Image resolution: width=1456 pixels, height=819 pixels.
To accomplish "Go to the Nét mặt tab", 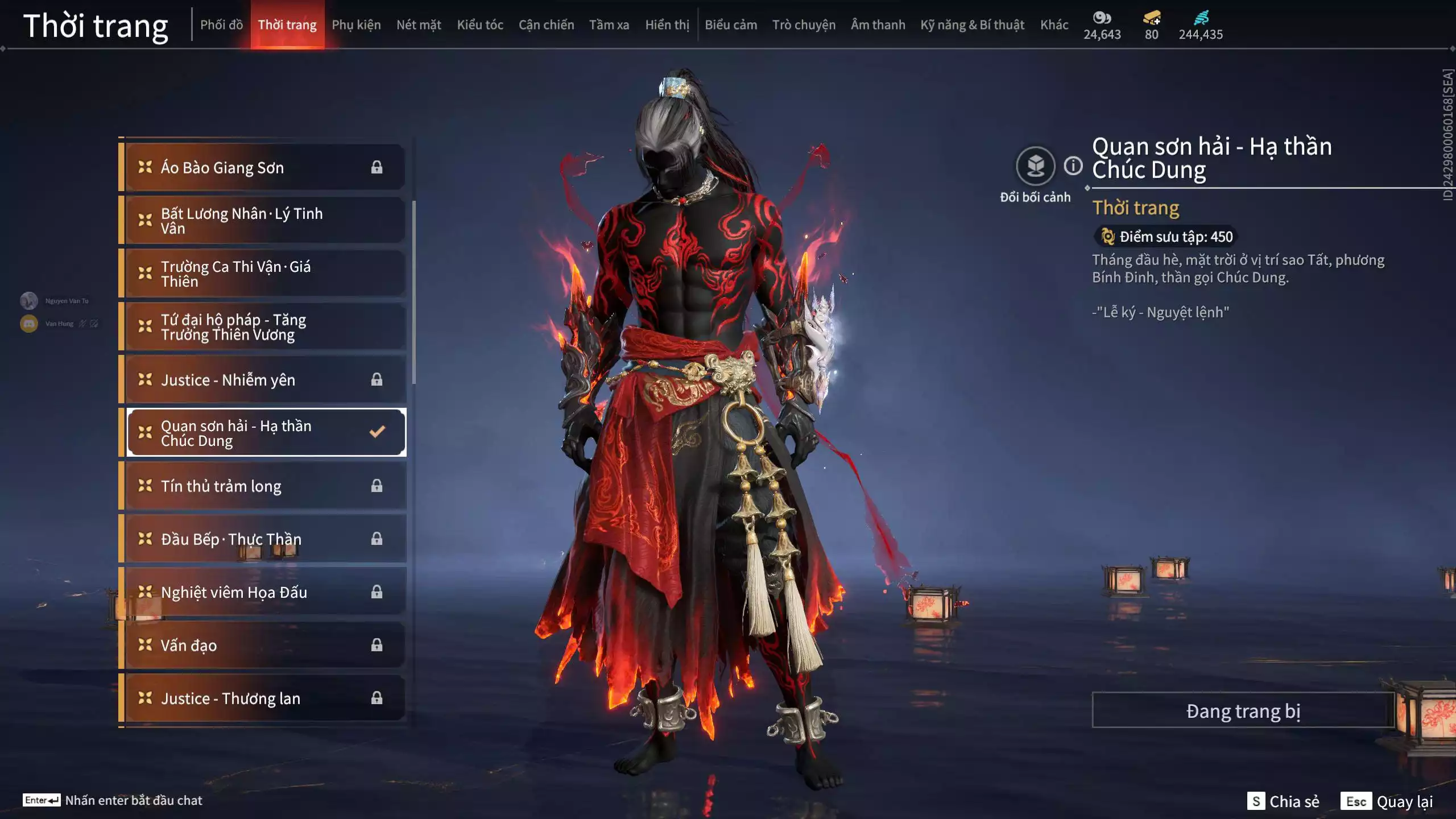I will tap(419, 25).
